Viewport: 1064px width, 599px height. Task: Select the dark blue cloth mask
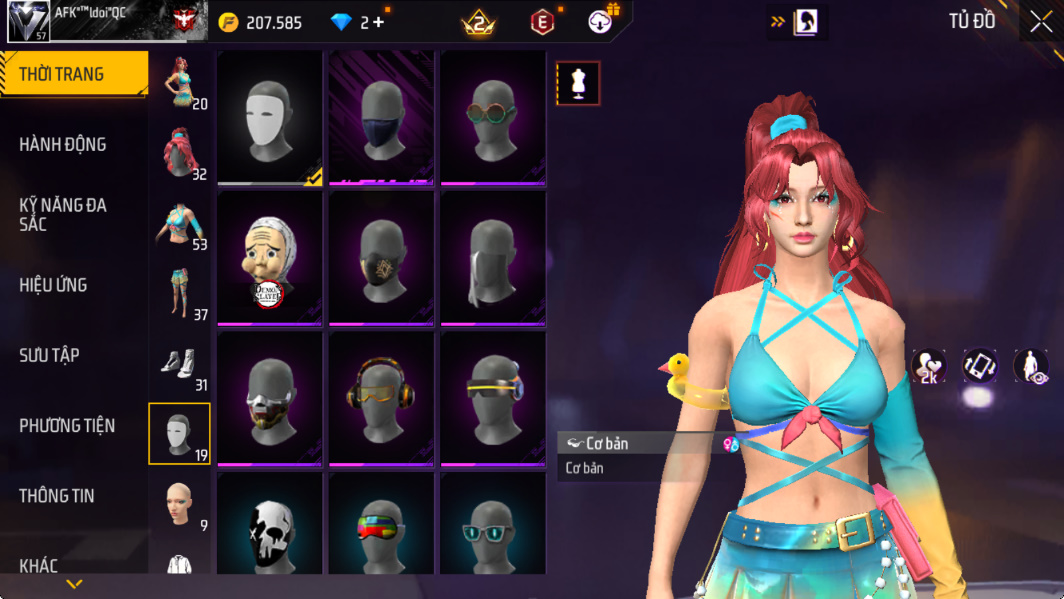381,118
